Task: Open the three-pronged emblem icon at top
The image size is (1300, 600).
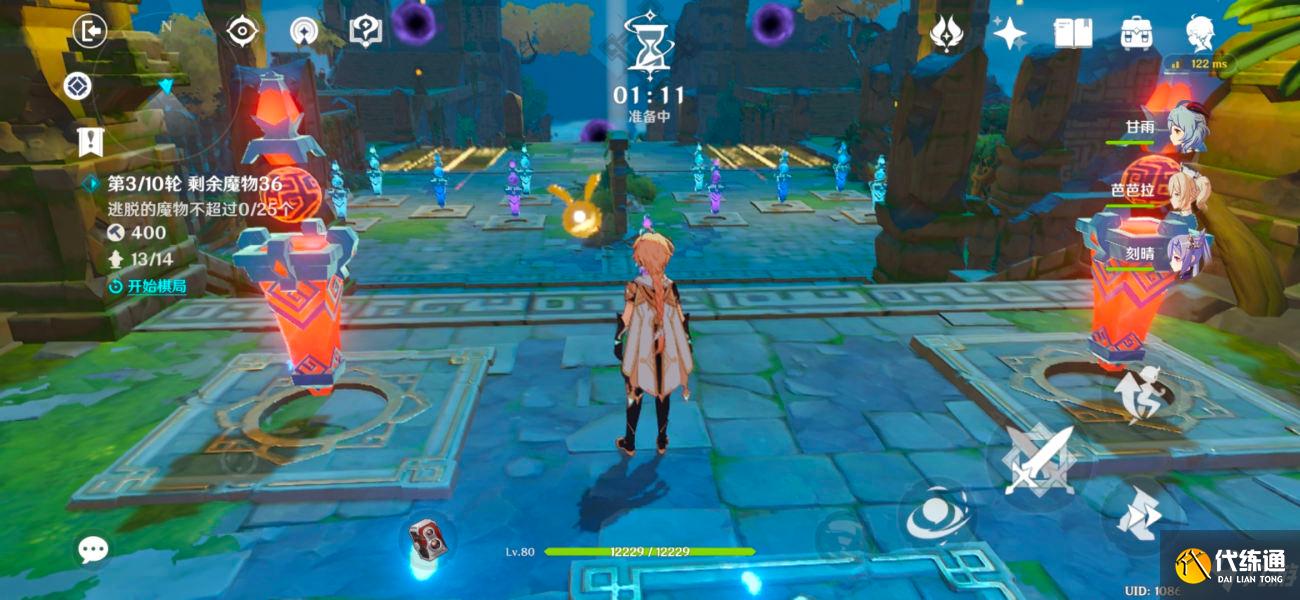Action: coord(946,33)
